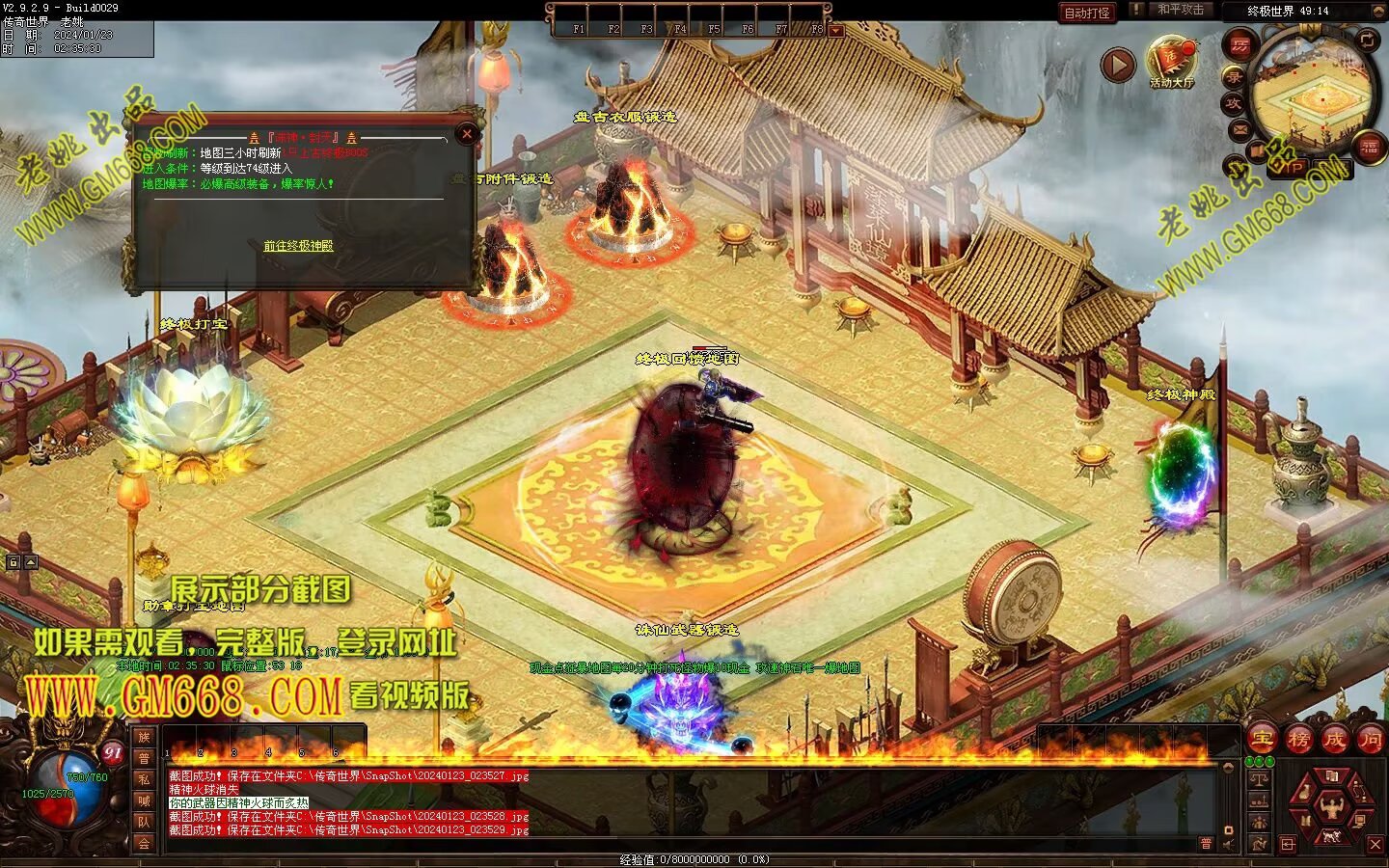The height and width of the screenshot is (868, 1389).
Task: Open the 问 help button
Action: (1370, 739)
